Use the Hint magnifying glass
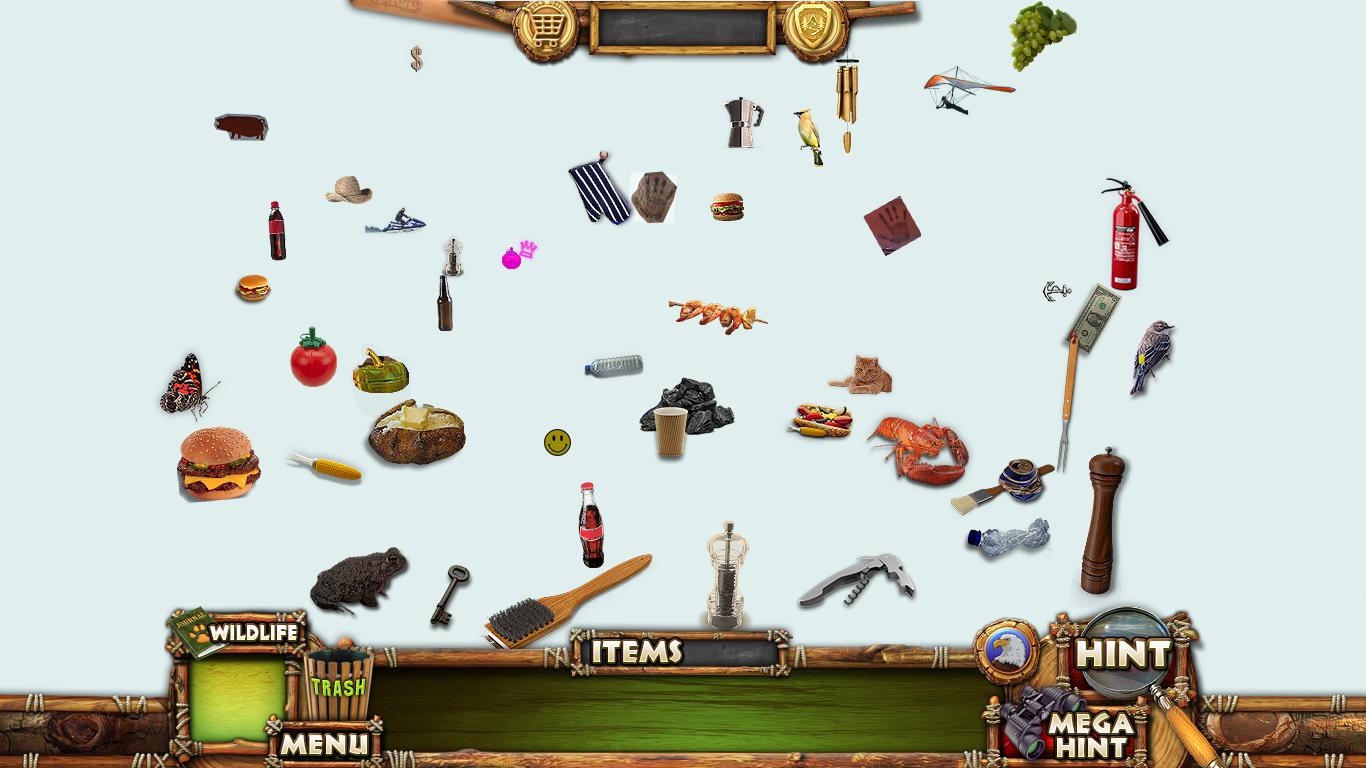Viewport: 1366px width, 768px height. coord(1124,654)
